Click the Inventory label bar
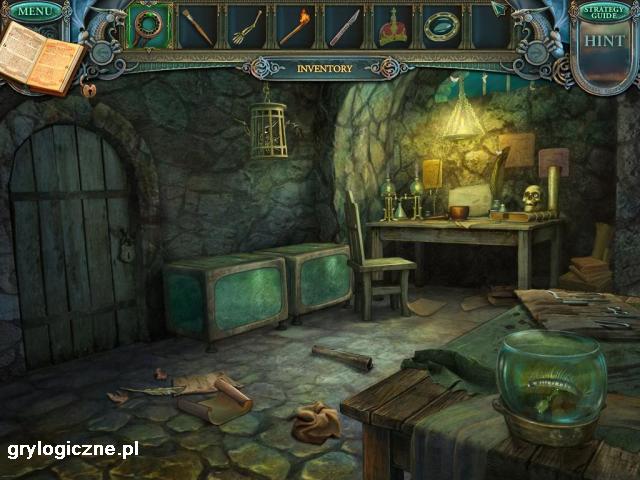 pyautogui.click(x=325, y=69)
